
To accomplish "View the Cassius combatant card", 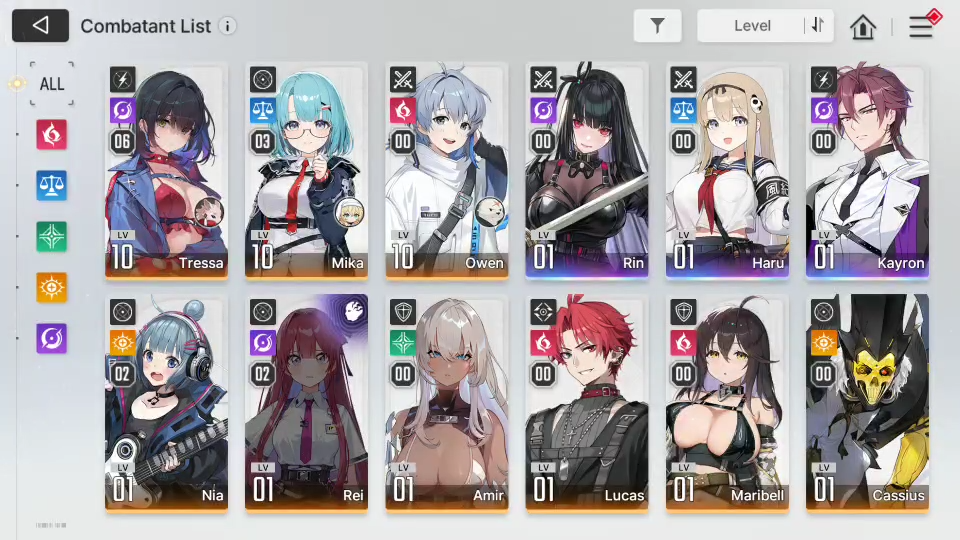I will pyautogui.click(x=867, y=403).
